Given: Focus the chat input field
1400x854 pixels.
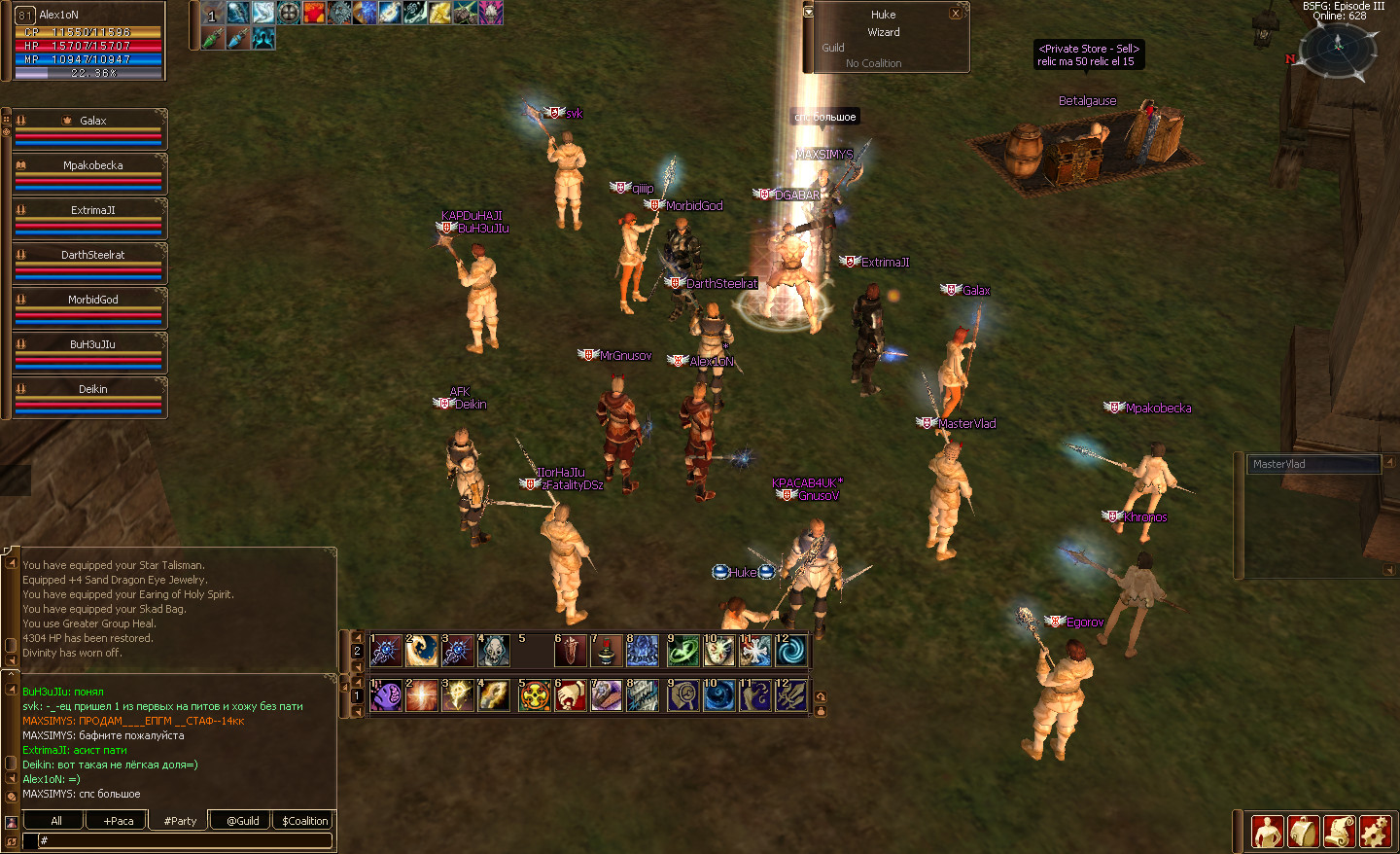Looking at the screenshot, I should [185, 840].
